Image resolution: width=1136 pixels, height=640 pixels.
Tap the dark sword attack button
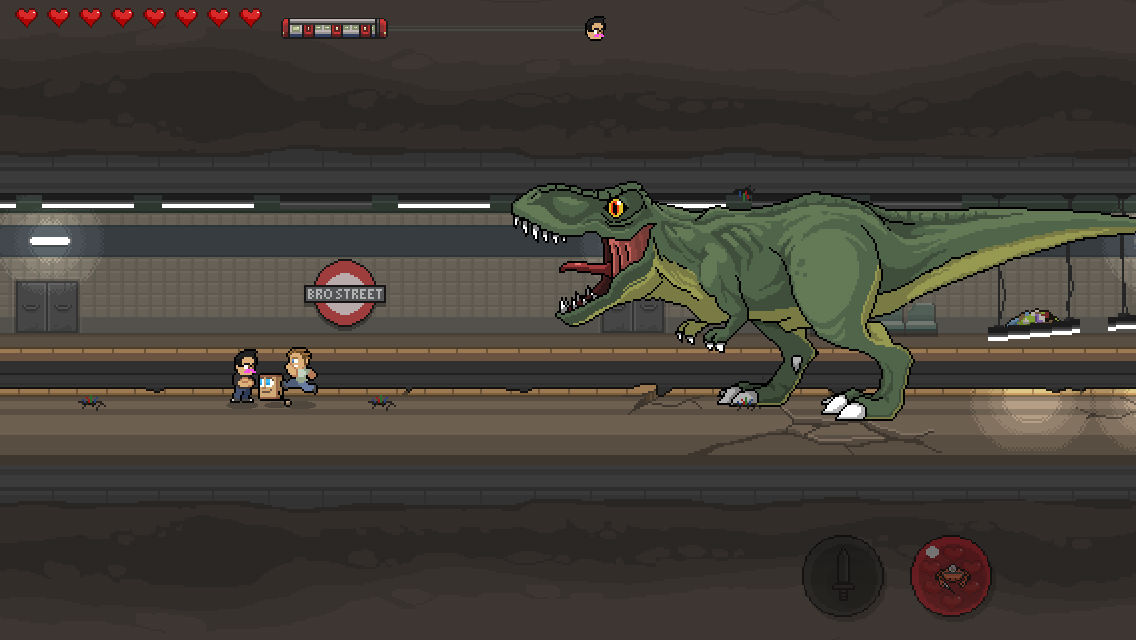click(x=843, y=575)
